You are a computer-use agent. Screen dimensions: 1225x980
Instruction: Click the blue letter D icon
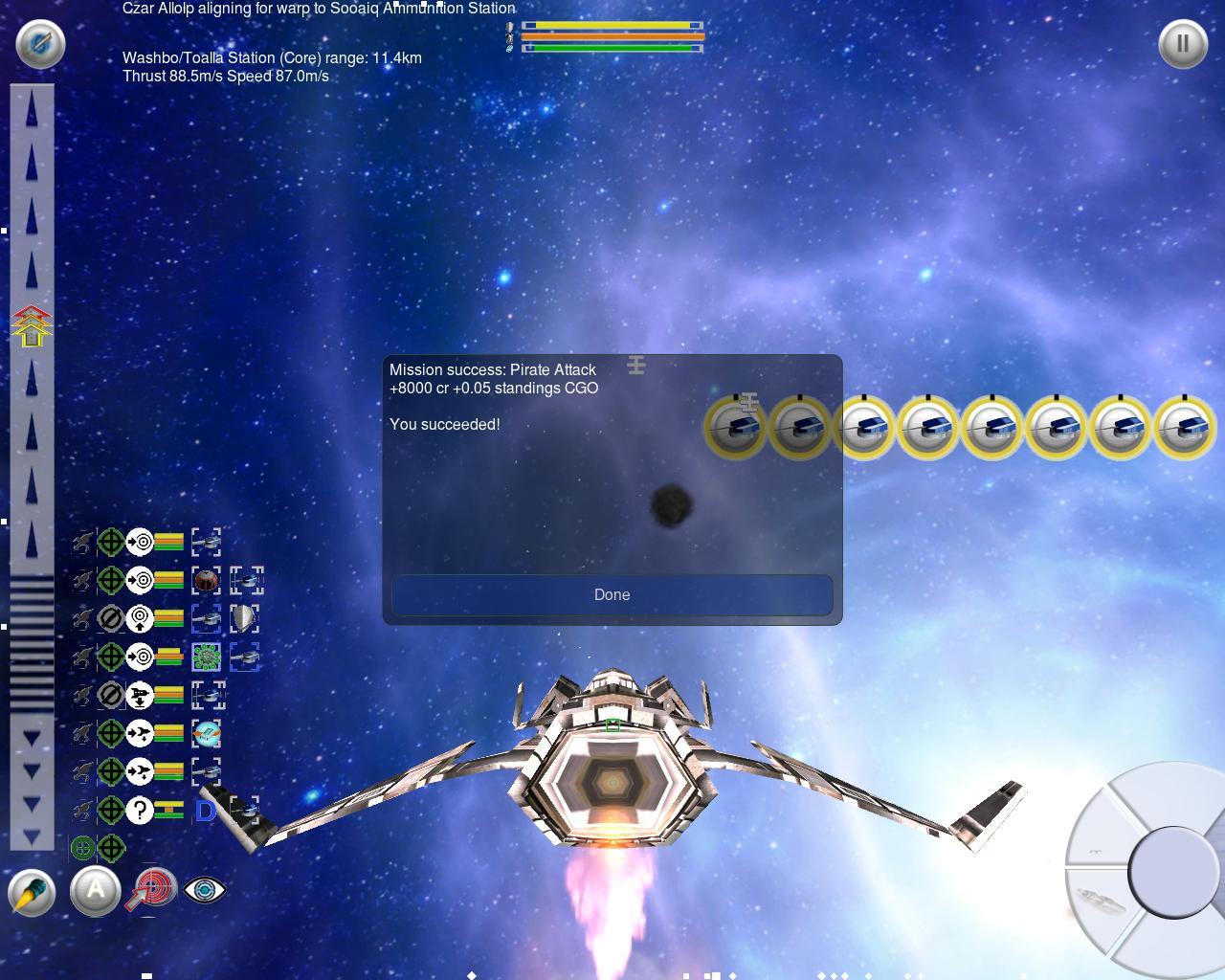[x=205, y=811]
